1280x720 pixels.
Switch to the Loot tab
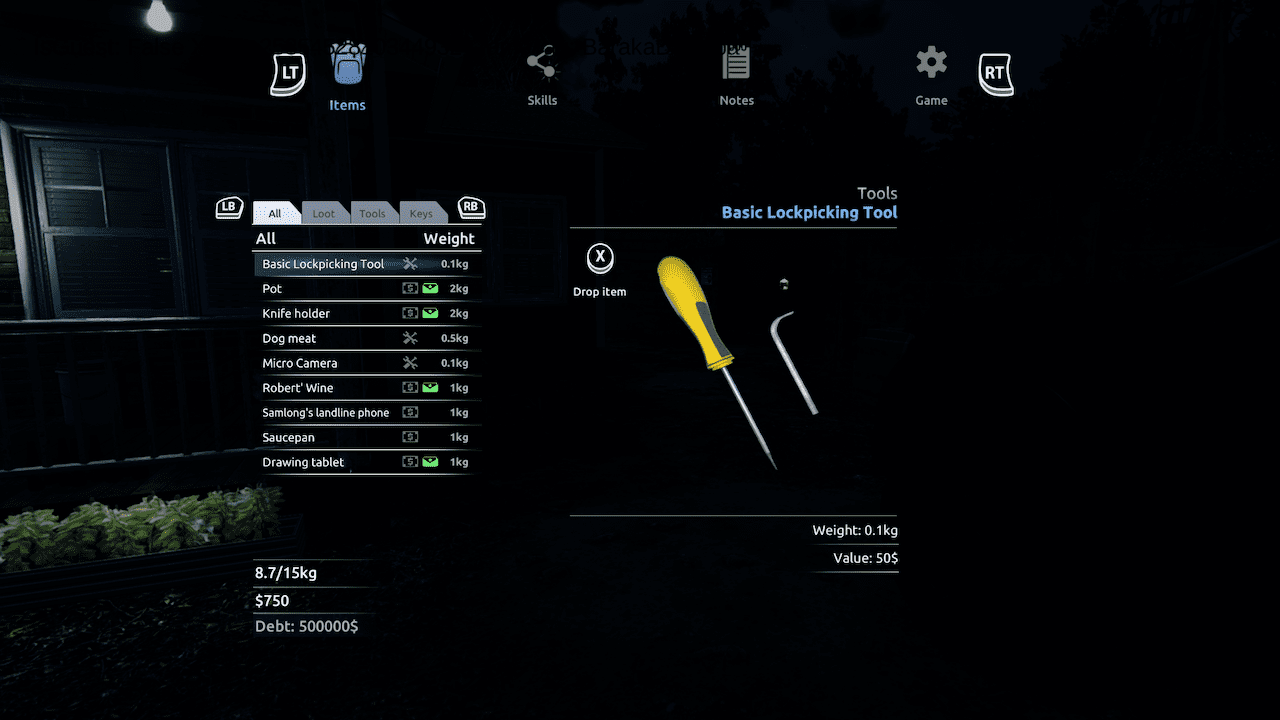(x=324, y=213)
